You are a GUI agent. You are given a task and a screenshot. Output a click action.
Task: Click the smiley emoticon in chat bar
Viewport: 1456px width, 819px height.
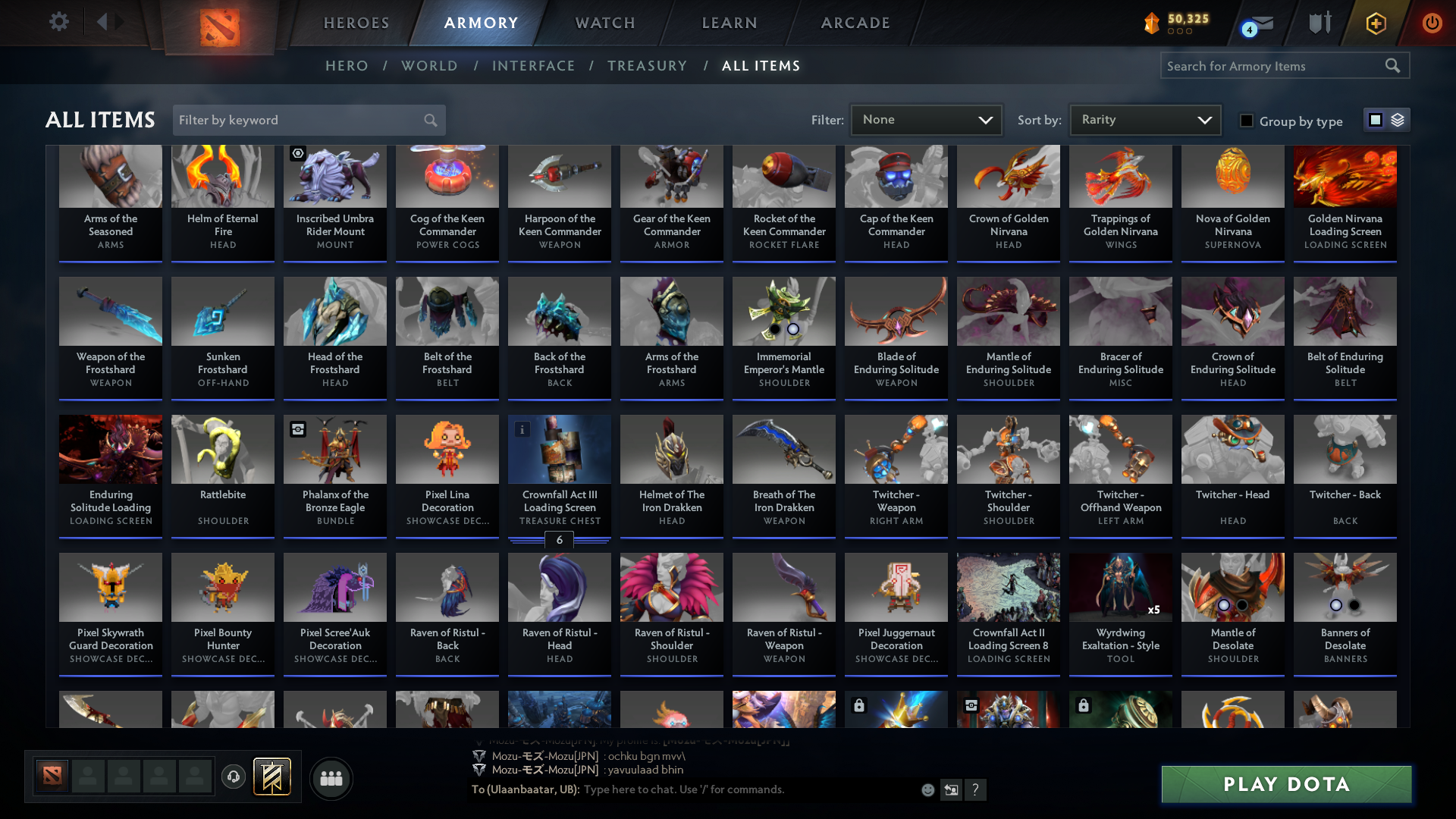(x=927, y=789)
